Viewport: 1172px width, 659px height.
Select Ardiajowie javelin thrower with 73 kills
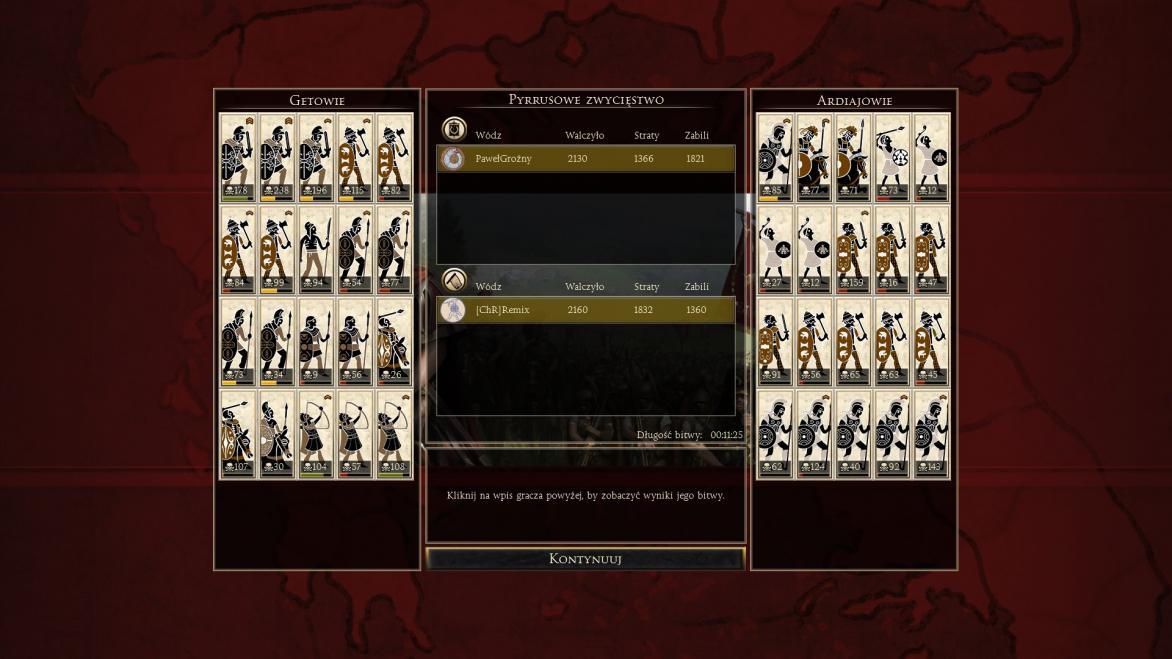tap(892, 157)
